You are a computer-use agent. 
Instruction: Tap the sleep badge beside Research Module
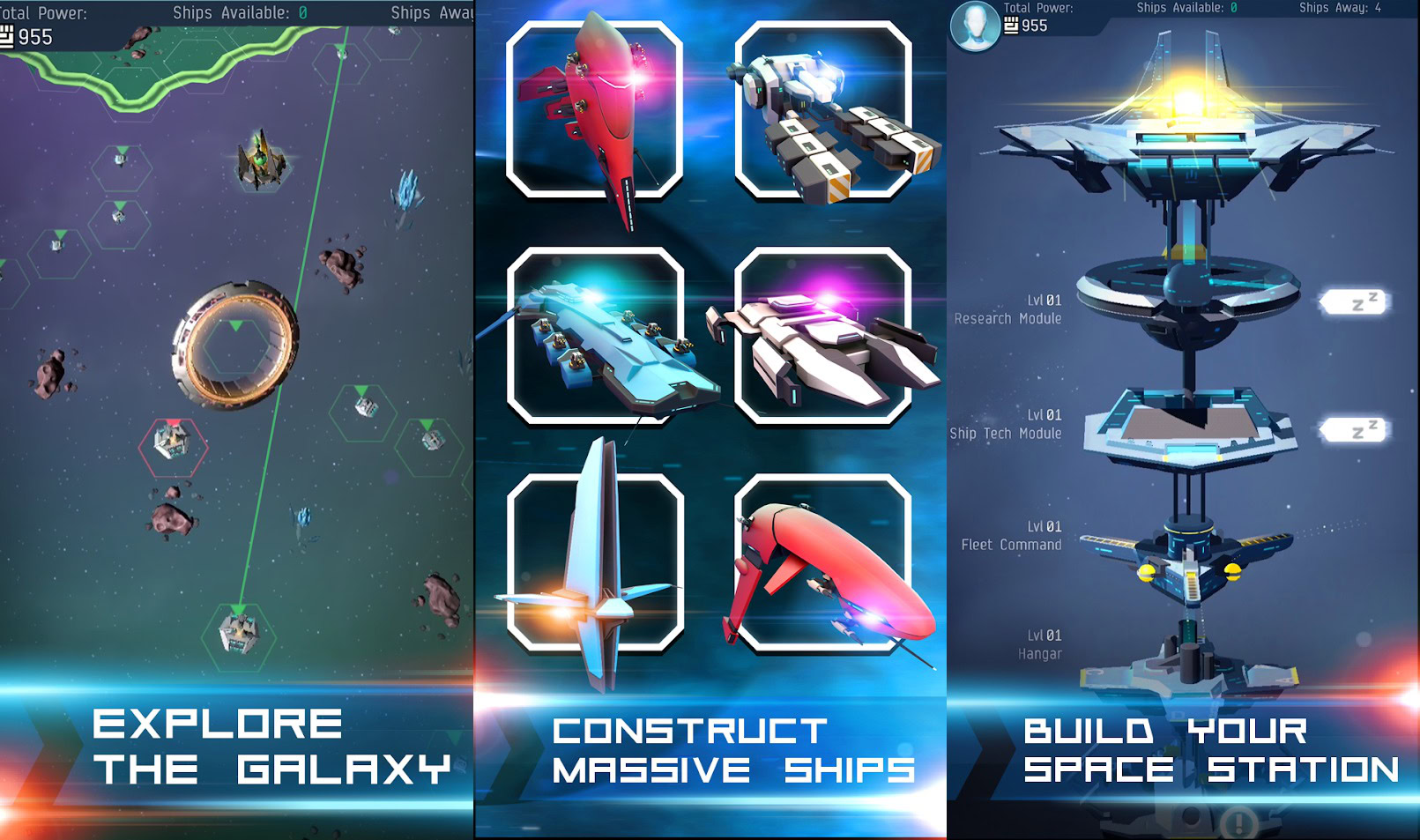click(x=1354, y=302)
